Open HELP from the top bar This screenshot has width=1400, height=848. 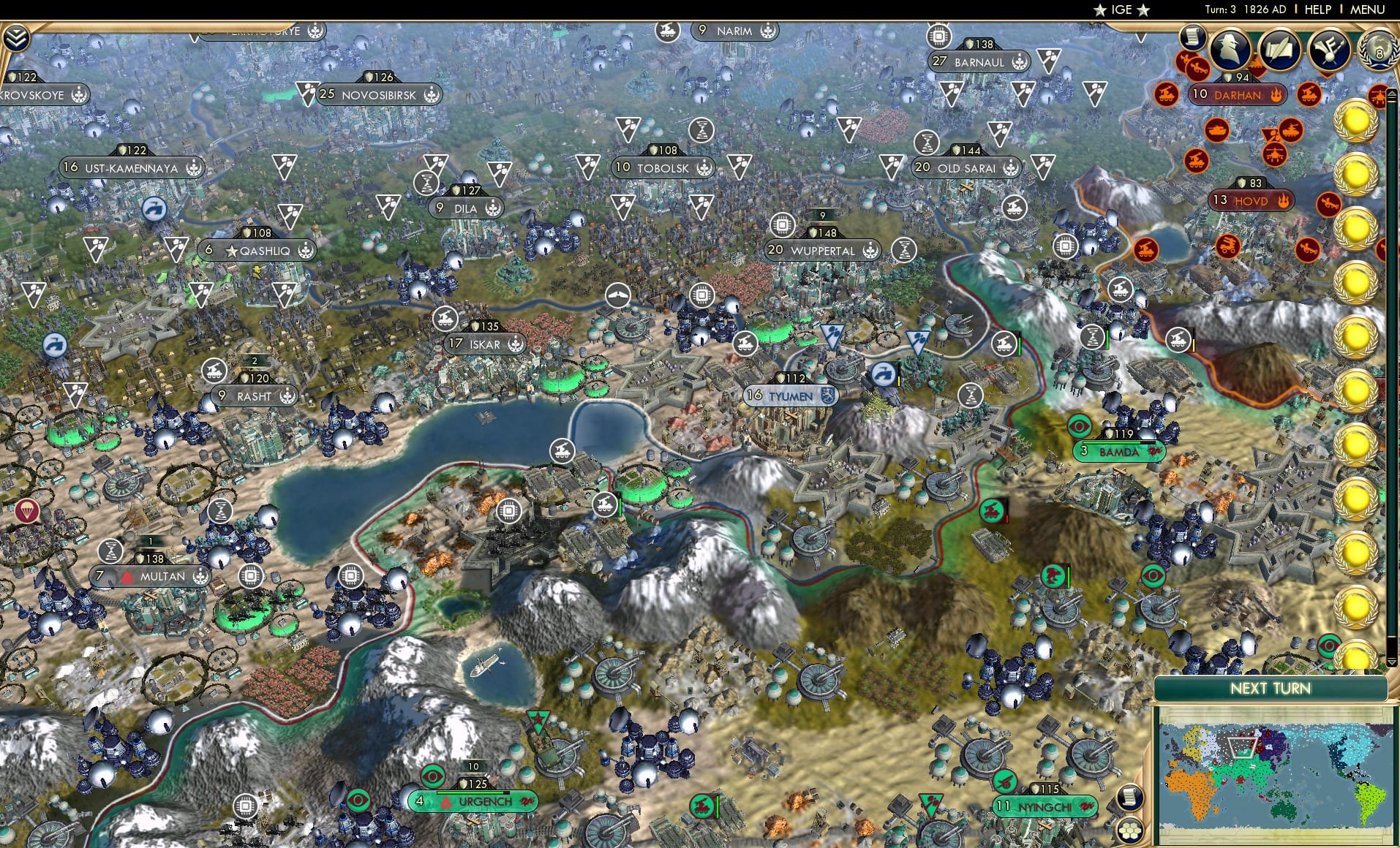point(1317,10)
